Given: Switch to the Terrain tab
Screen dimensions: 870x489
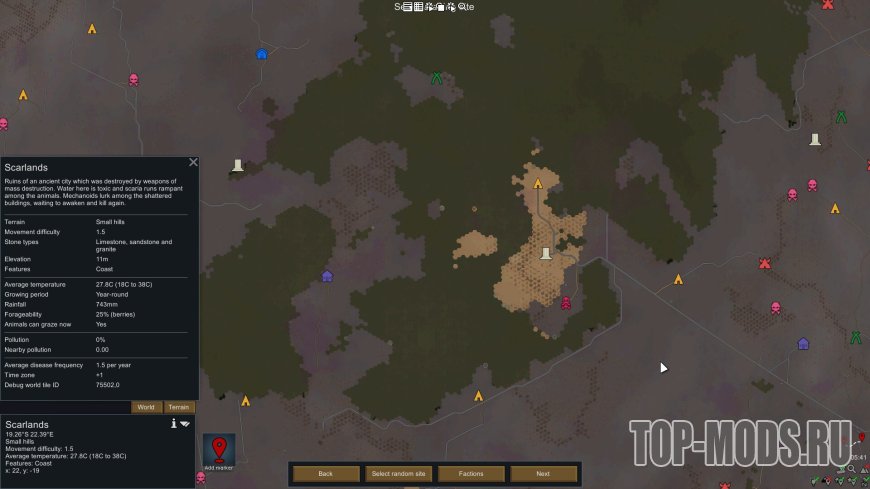Looking at the screenshot, I should pyautogui.click(x=179, y=407).
